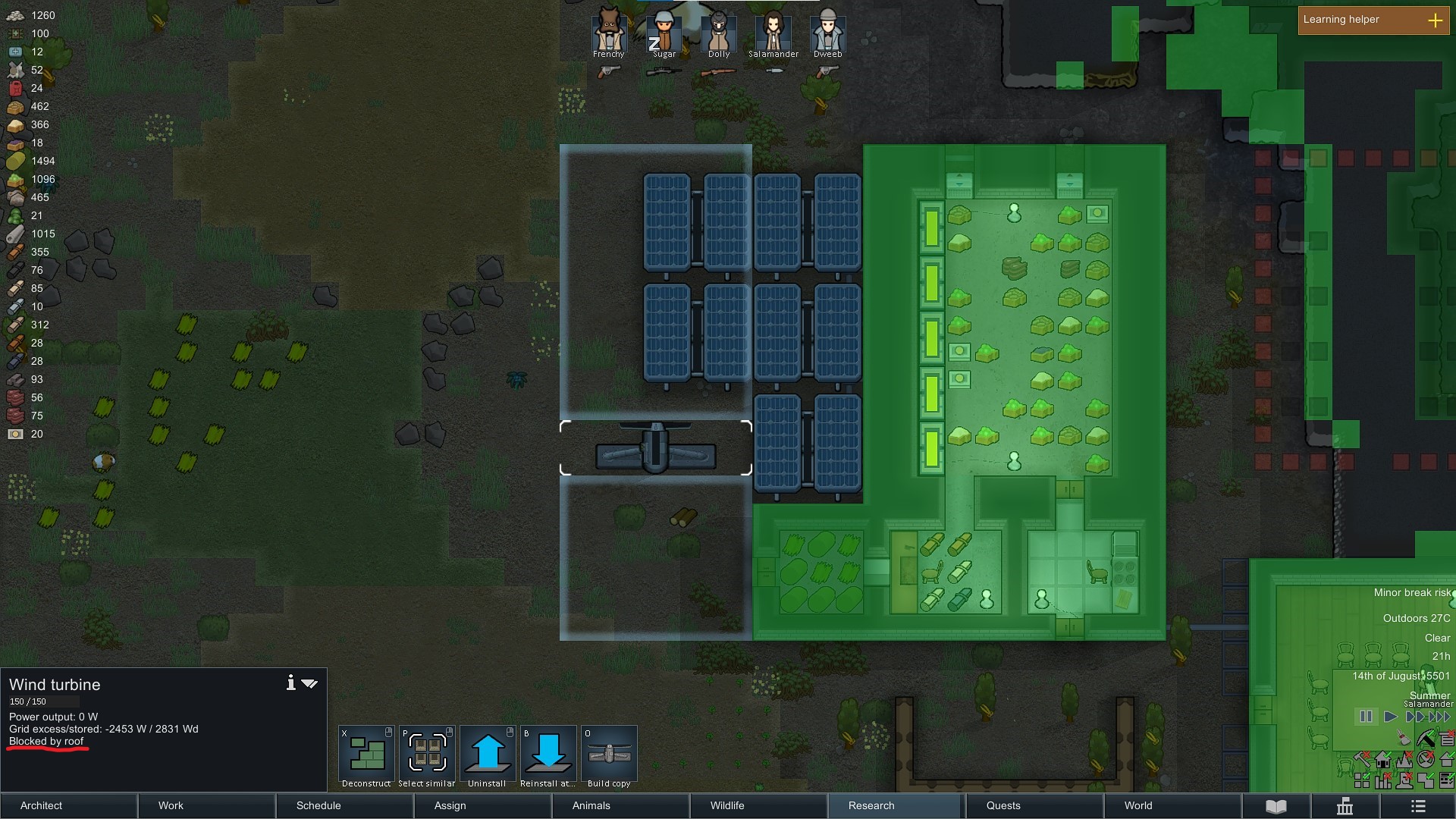Click the wind turbine 150/150 health bar
This screenshot has width=1456, height=819.
43,701
